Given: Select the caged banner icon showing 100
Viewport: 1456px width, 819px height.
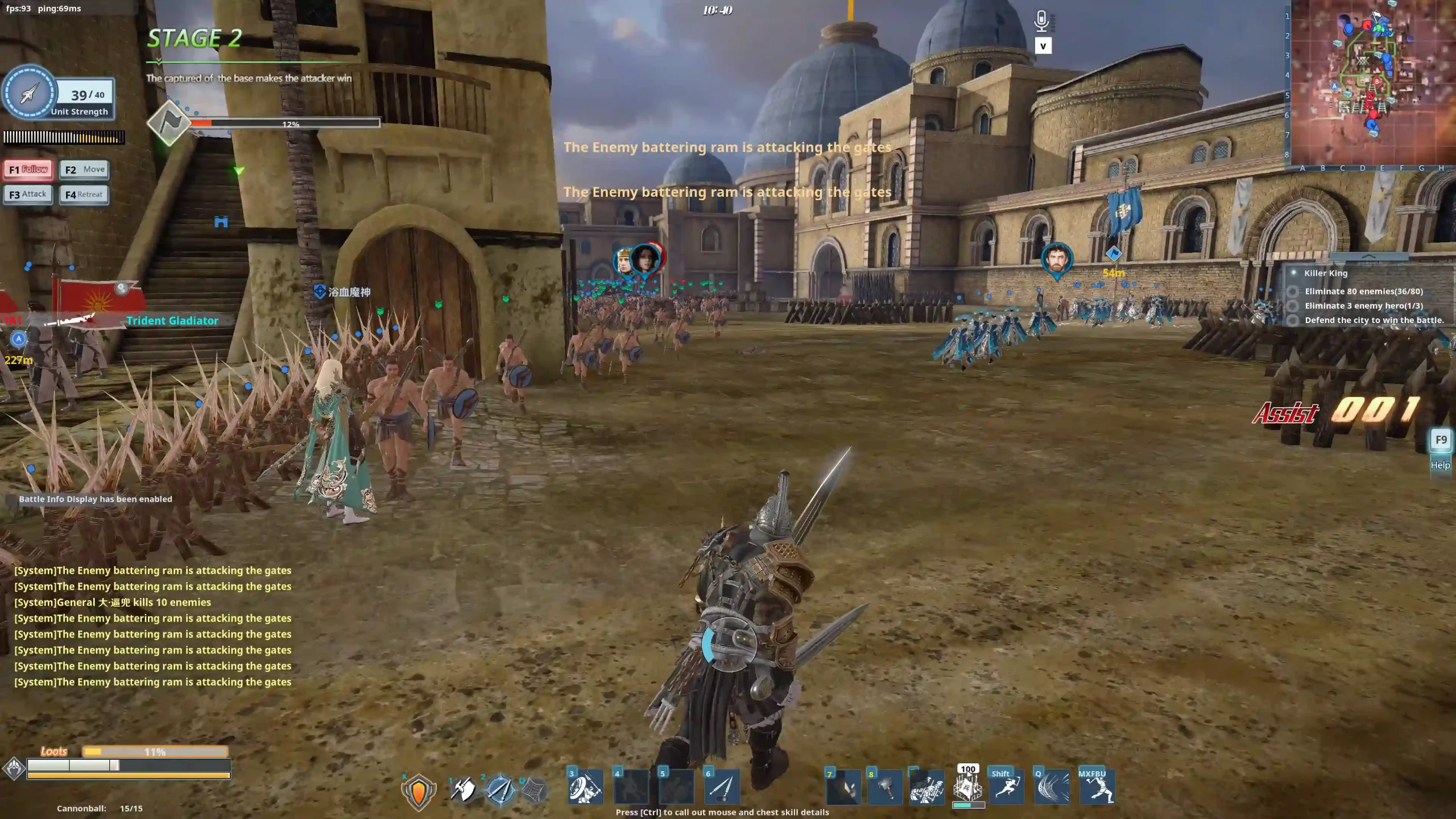Looking at the screenshot, I should click(967, 788).
